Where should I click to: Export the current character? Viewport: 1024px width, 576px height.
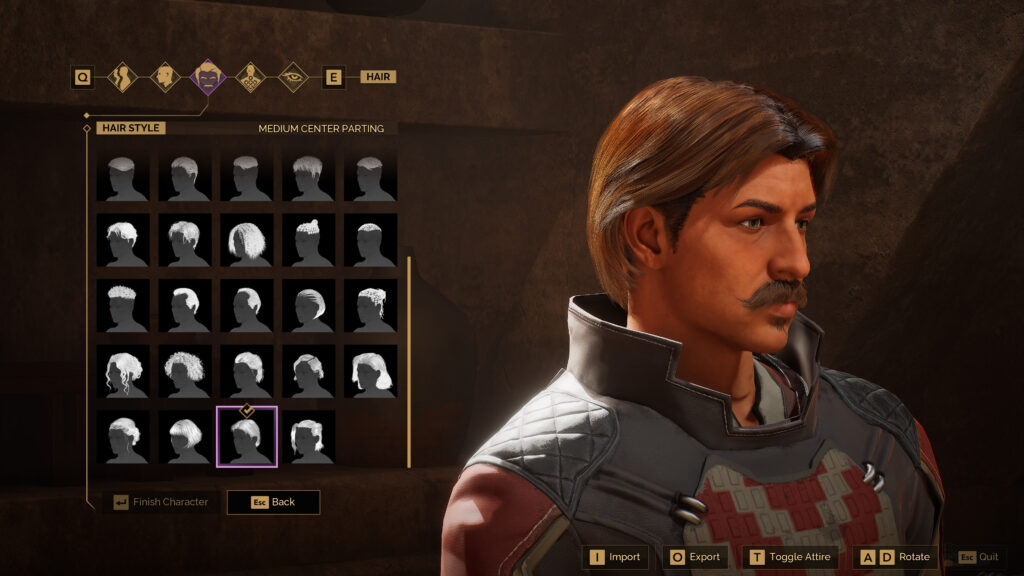pyautogui.click(x=694, y=557)
